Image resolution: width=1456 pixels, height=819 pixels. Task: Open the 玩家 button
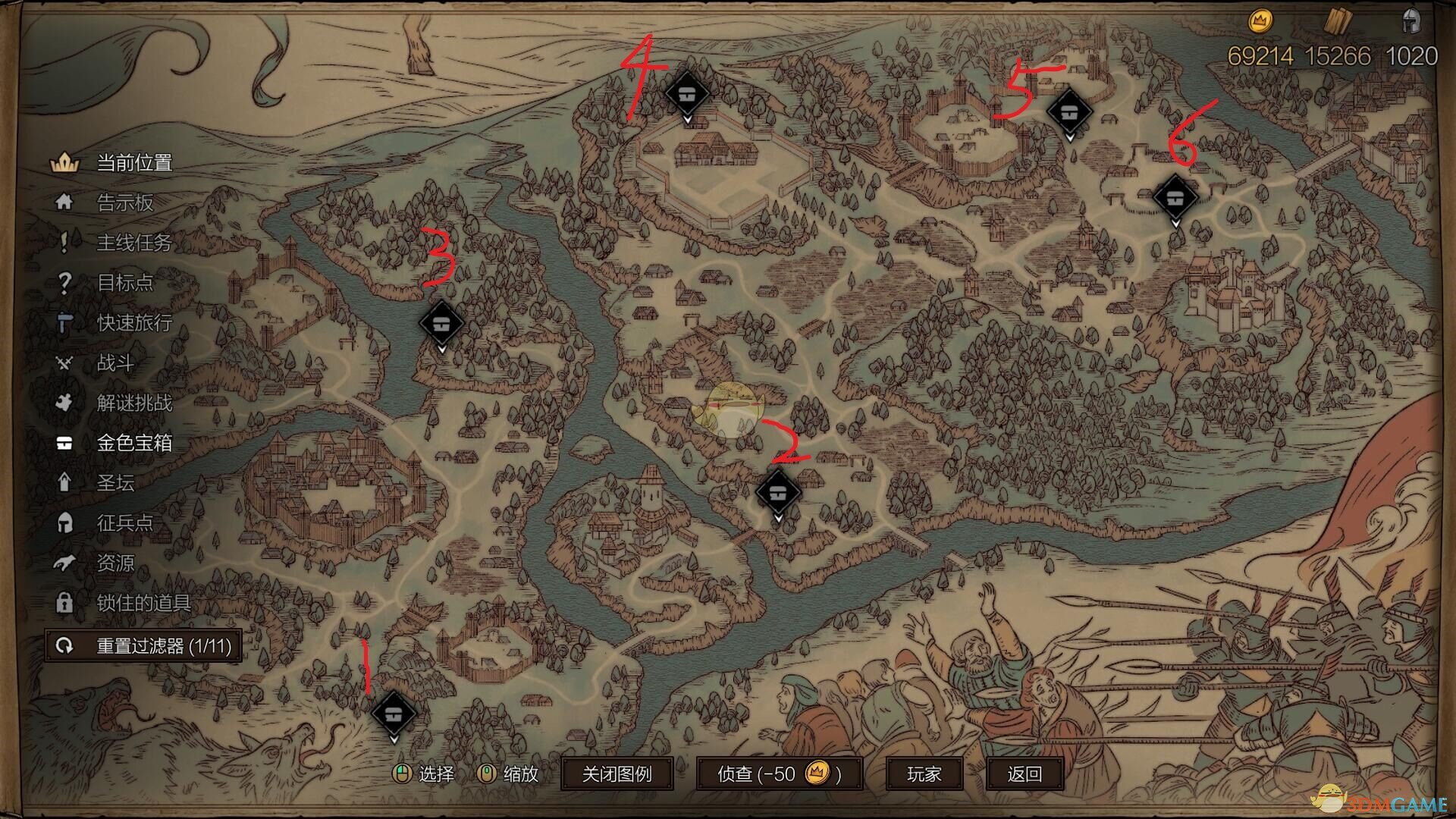click(924, 774)
